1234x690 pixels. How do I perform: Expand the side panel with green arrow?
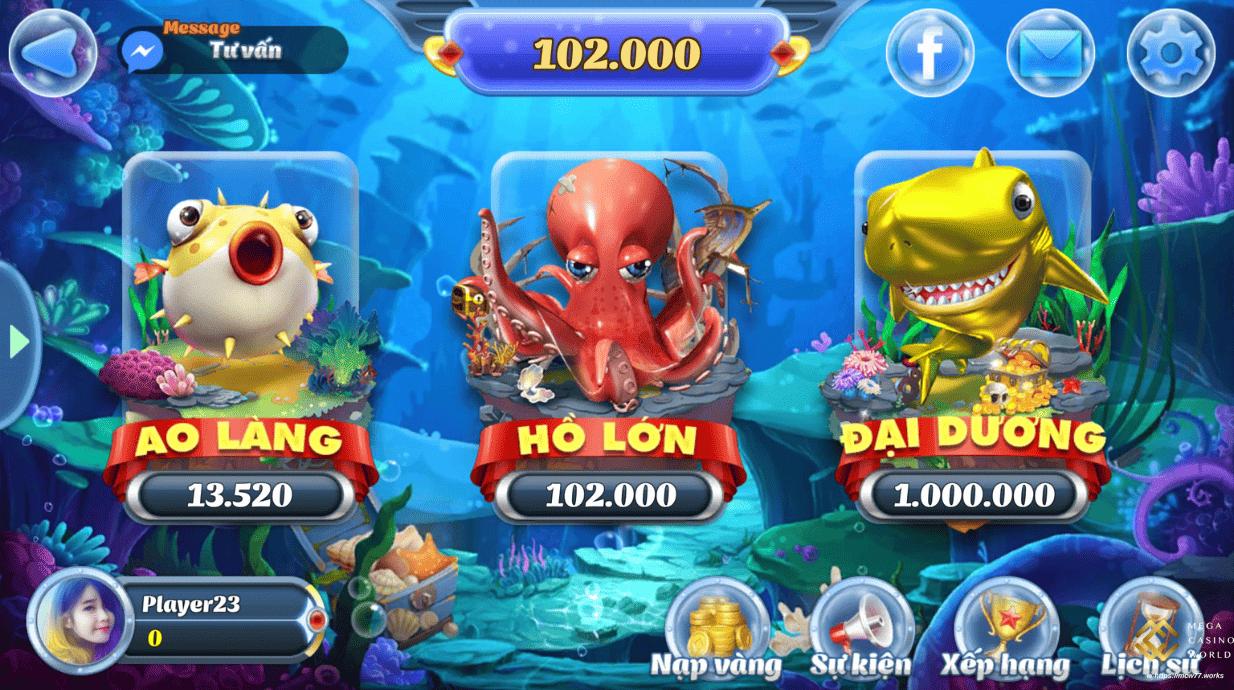[x=18, y=343]
